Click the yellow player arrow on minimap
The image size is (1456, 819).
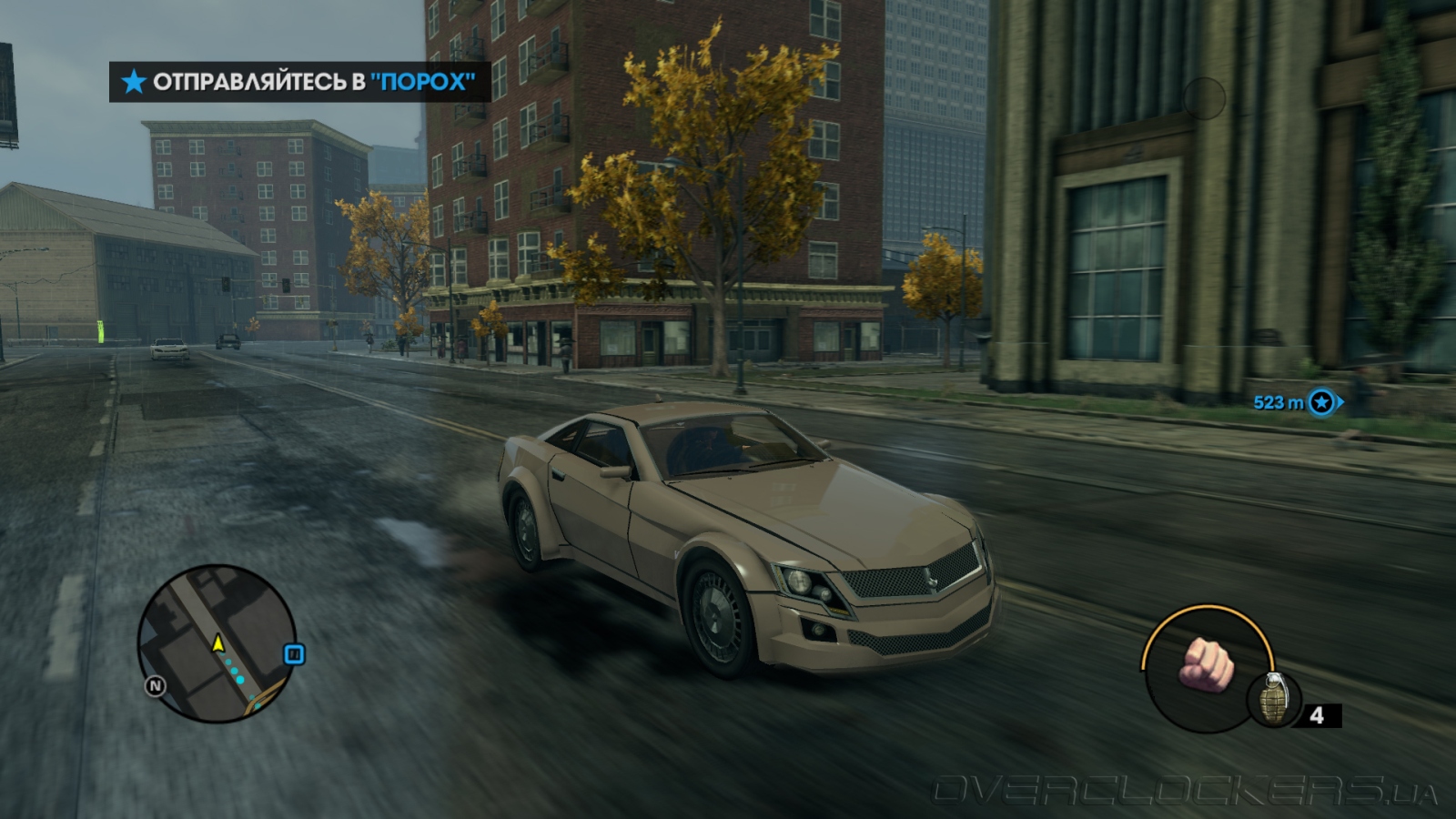pos(218,643)
